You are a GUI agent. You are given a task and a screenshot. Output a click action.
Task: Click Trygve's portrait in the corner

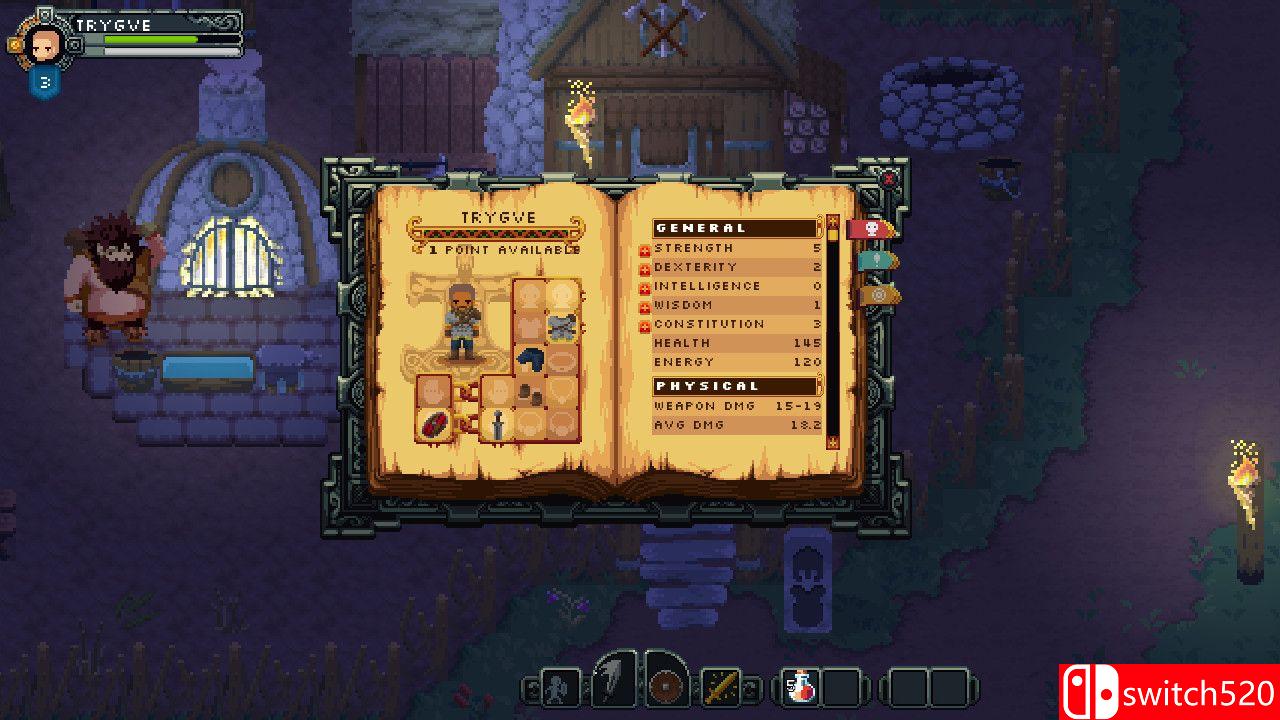46,44
